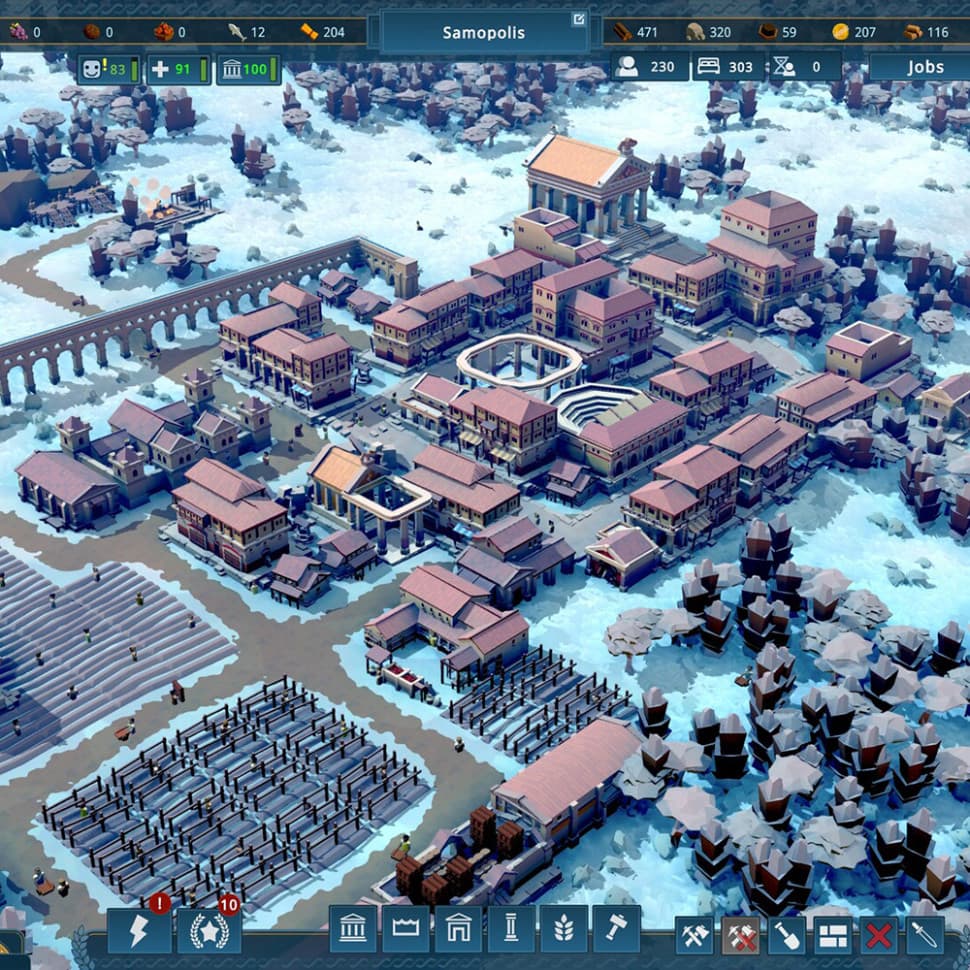This screenshot has height=970, width=970.
Task: Open the Jobs panel
Action: pyautogui.click(x=924, y=67)
